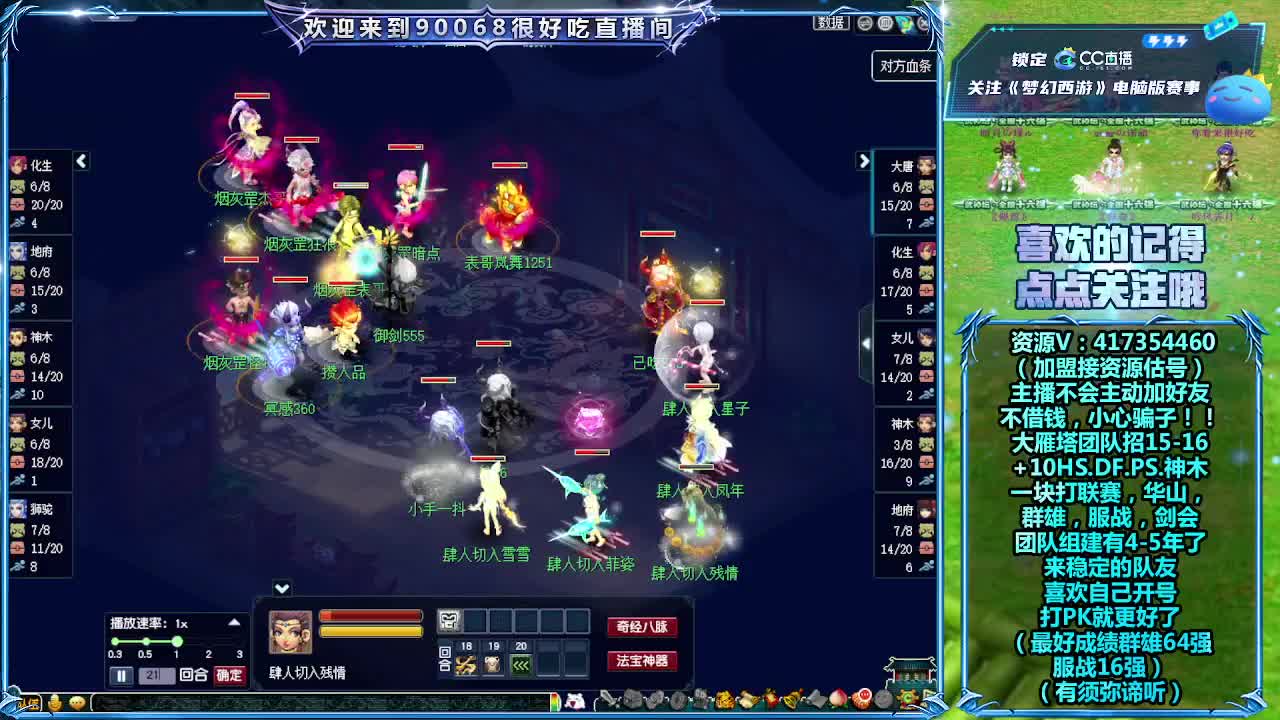
Task: Switch to the 奇经八脉 panel
Action: (x=644, y=626)
